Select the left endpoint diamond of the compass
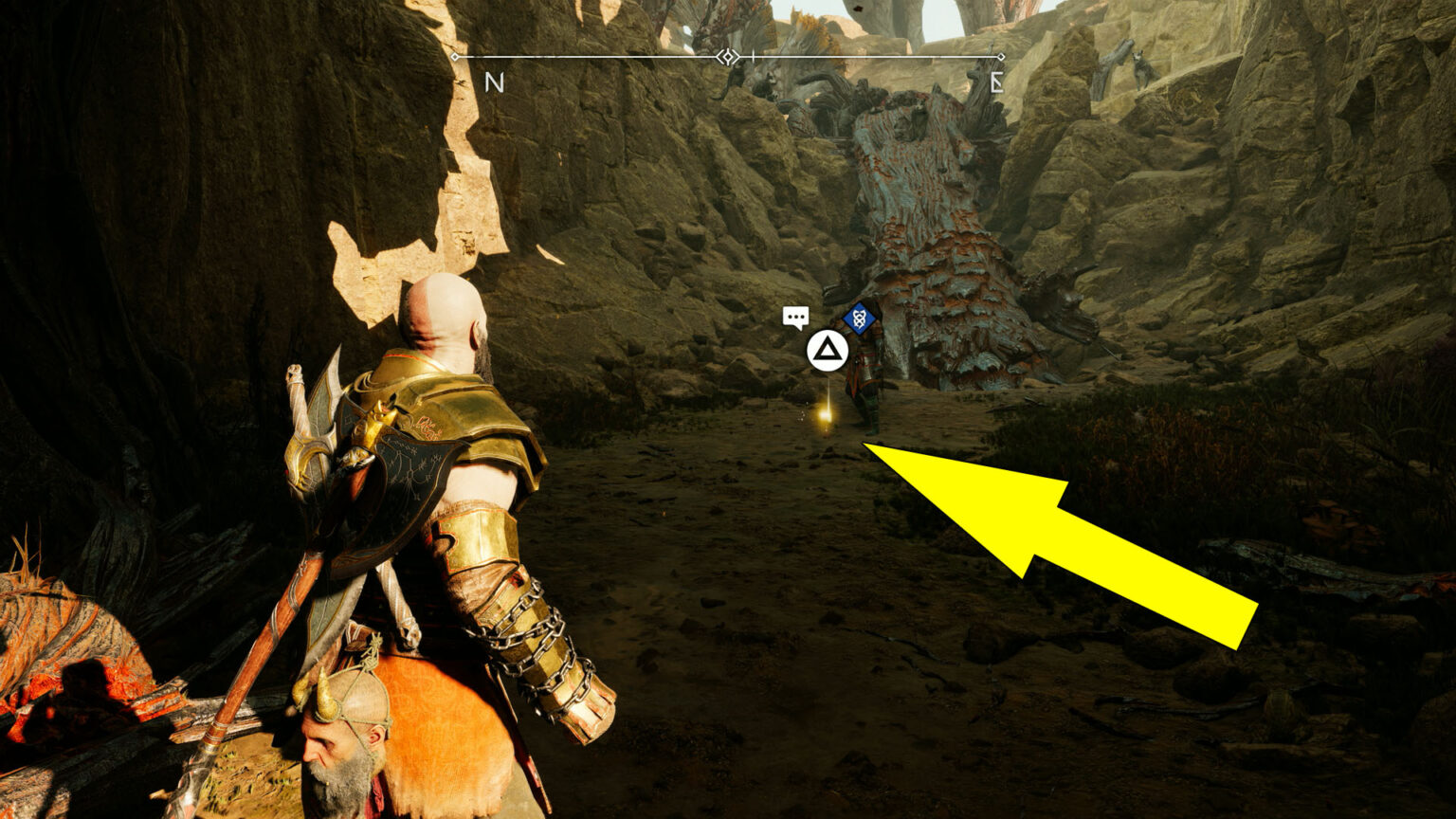 pos(455,57)
